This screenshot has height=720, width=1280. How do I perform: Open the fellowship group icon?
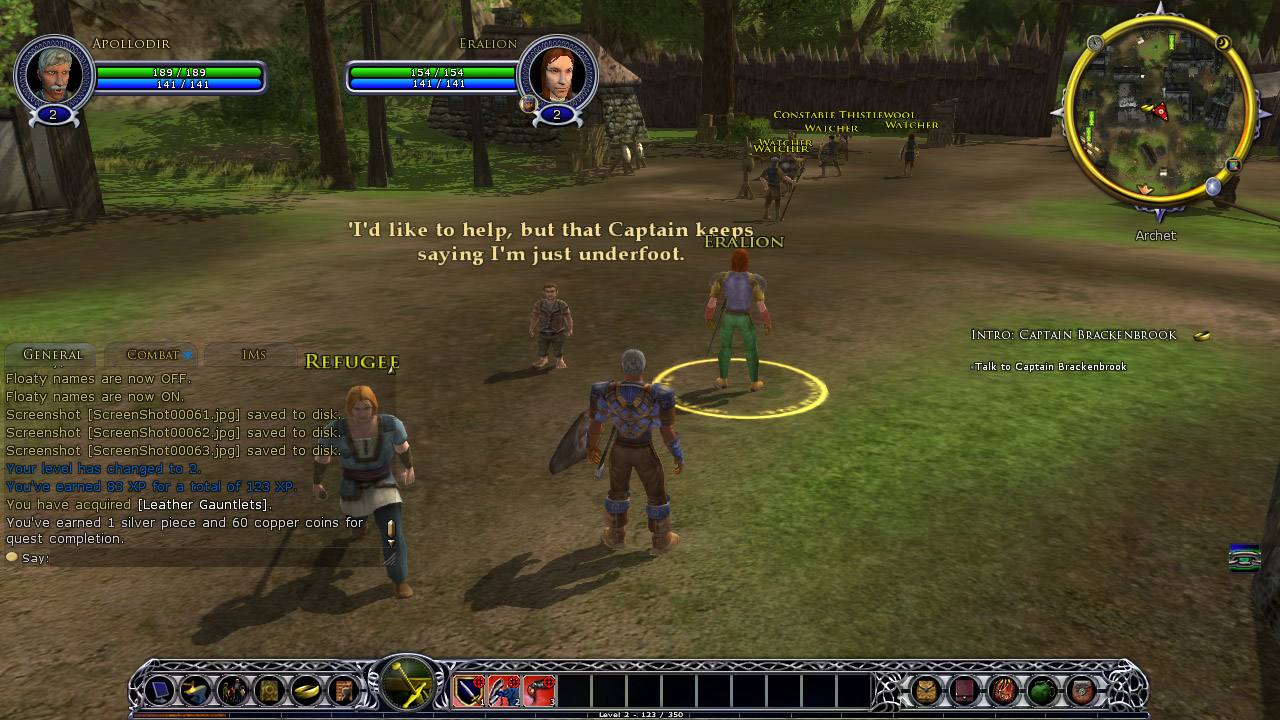pyautogui.click(x=233, y=691)
